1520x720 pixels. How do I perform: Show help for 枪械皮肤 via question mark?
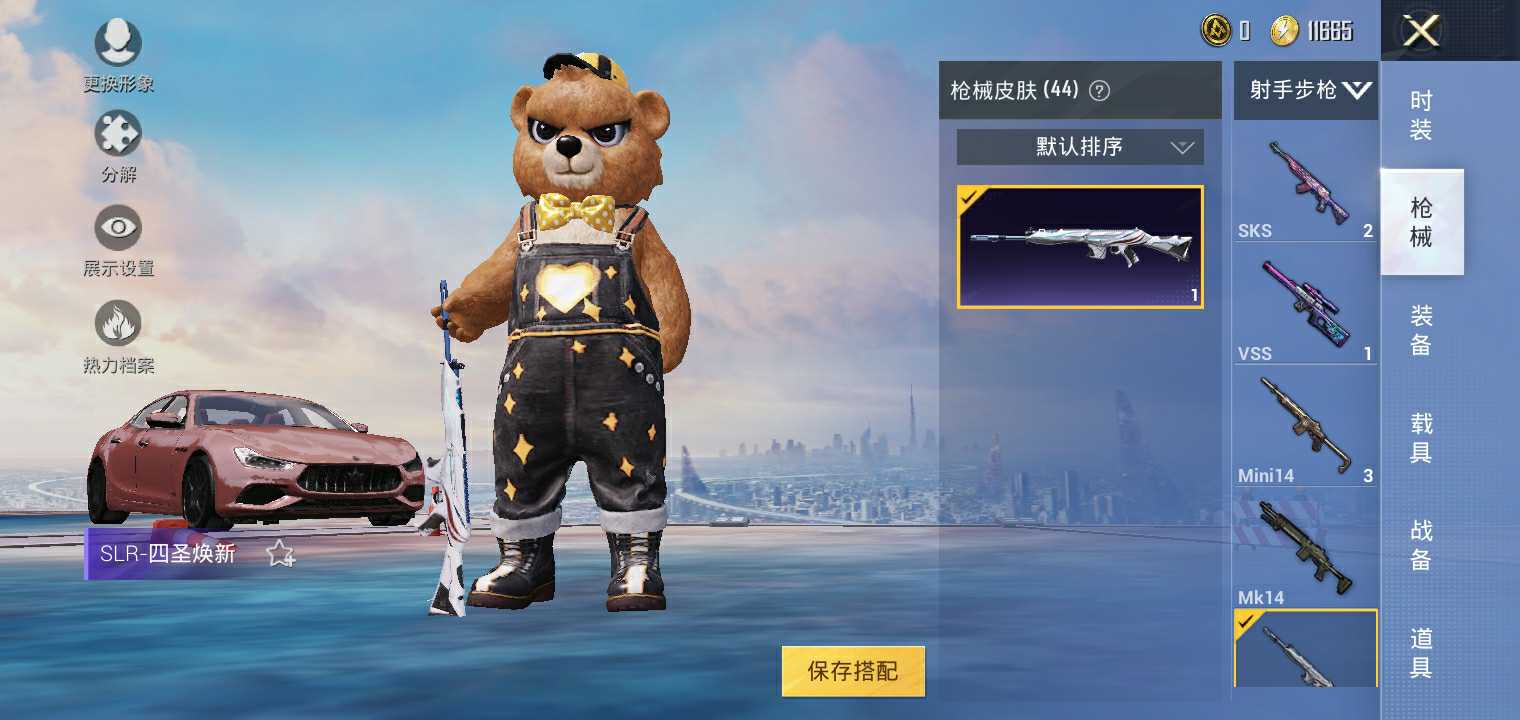pos(1099,91)
